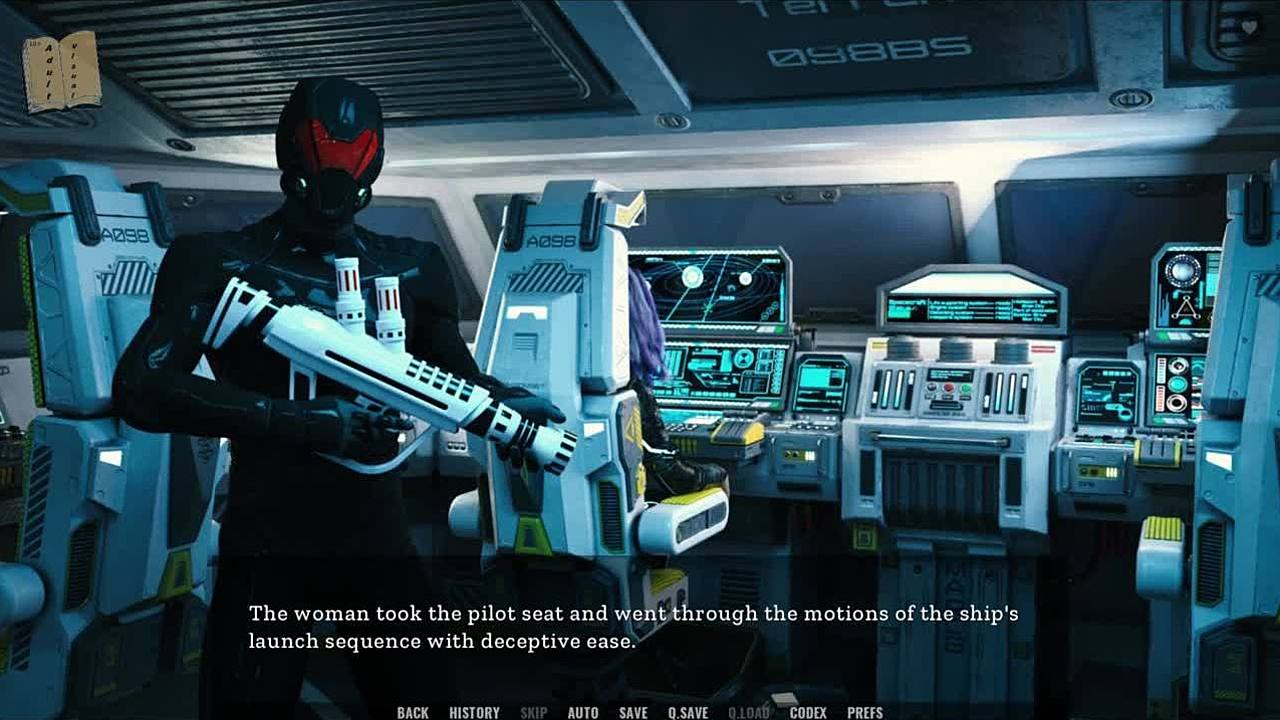Go back one line with BACK
Viewport: 1280px width, 720px height.
coord(412,712)
